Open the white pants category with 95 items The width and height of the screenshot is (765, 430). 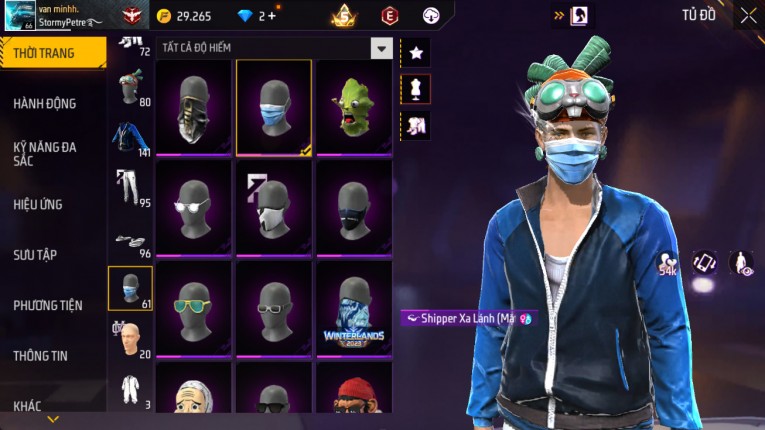pos(130,188)
